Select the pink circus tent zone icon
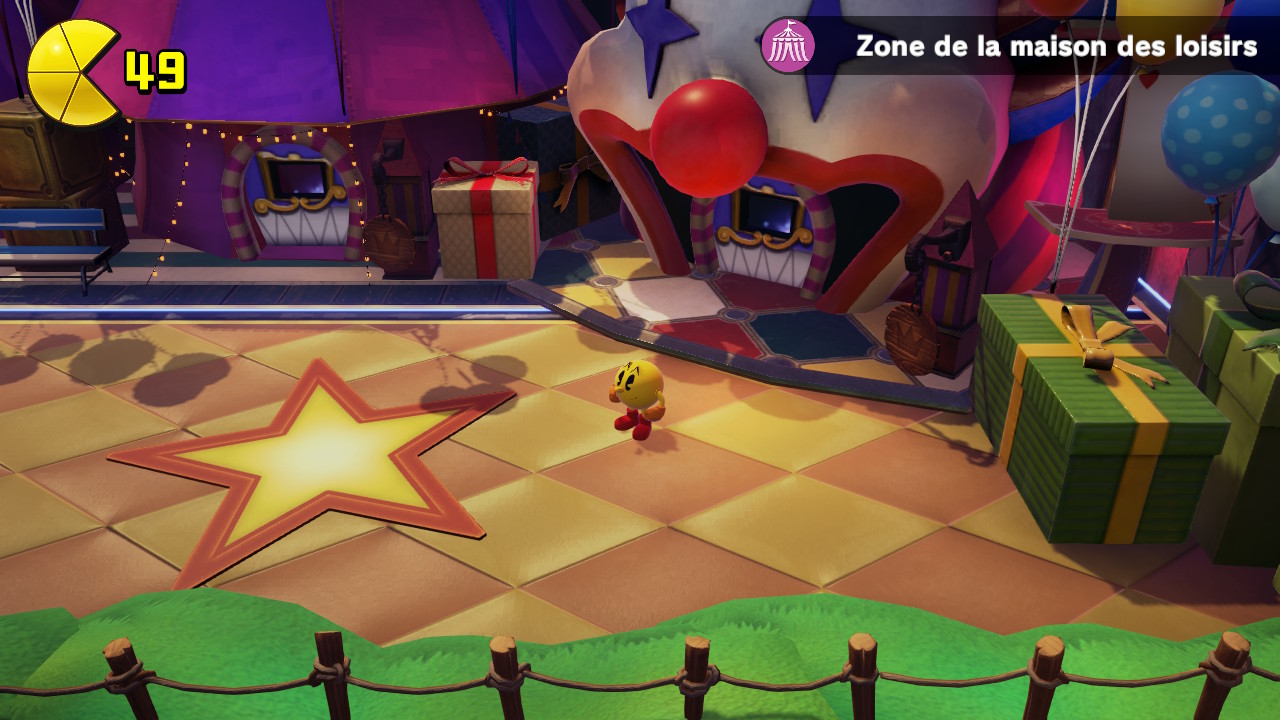Viewport: 1280px width, 720px height. click(x=788, y=46)
